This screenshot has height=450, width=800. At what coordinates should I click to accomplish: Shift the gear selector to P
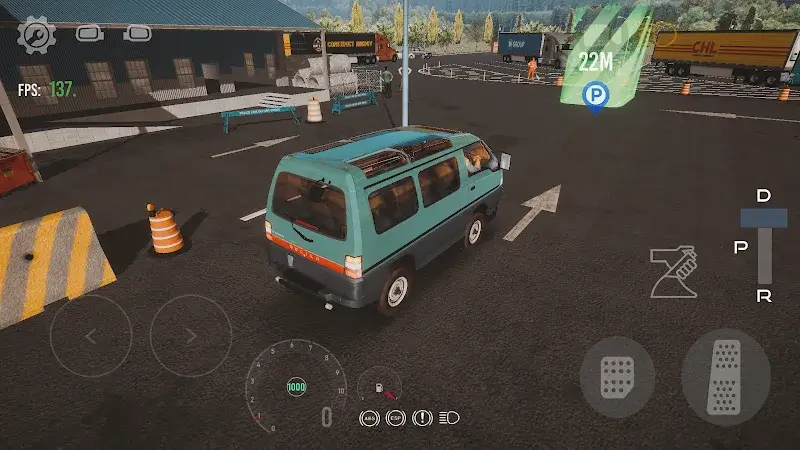[x=741, y=247]
